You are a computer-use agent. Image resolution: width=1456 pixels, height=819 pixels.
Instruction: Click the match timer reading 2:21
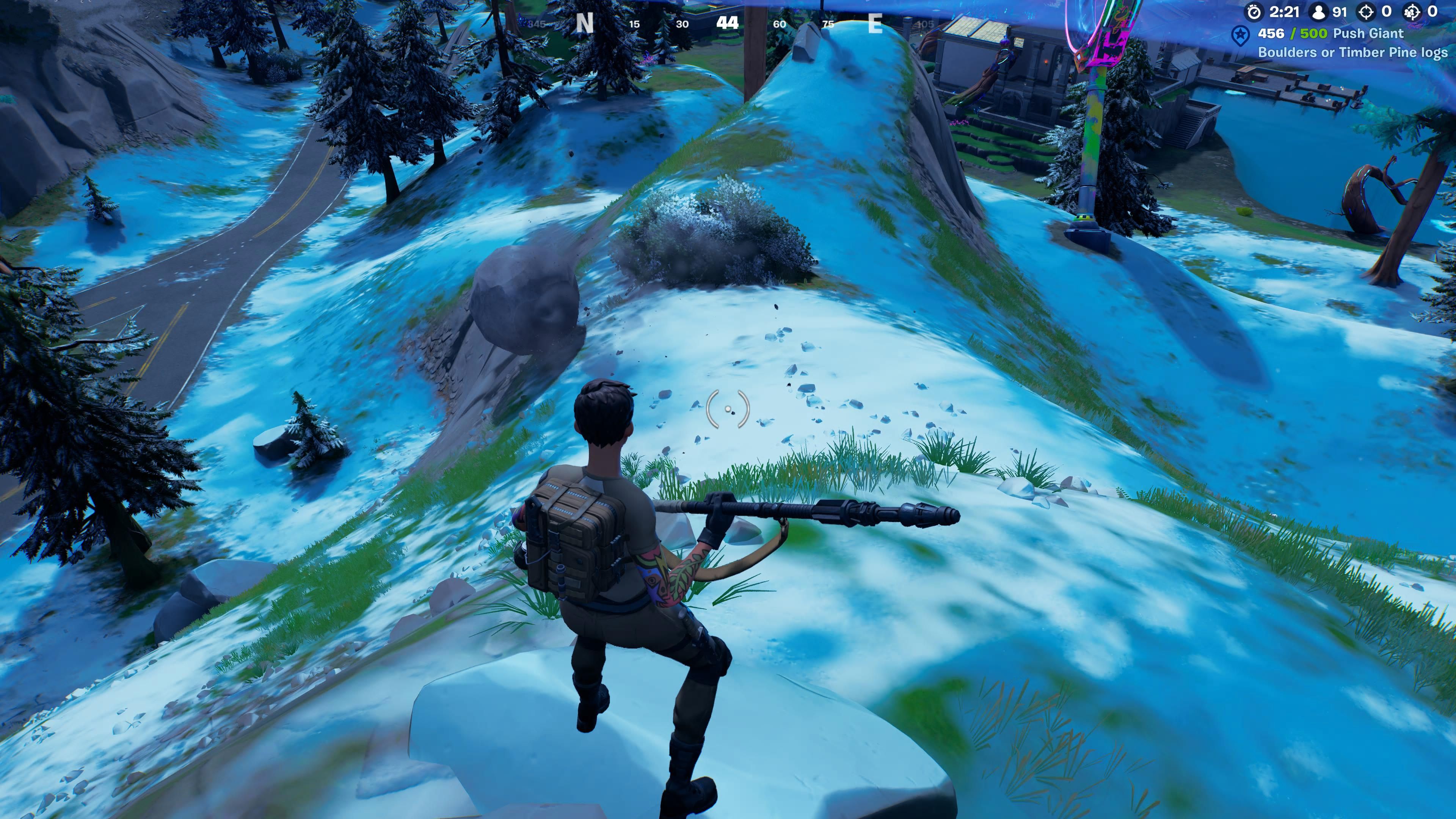coord(1284,12)
